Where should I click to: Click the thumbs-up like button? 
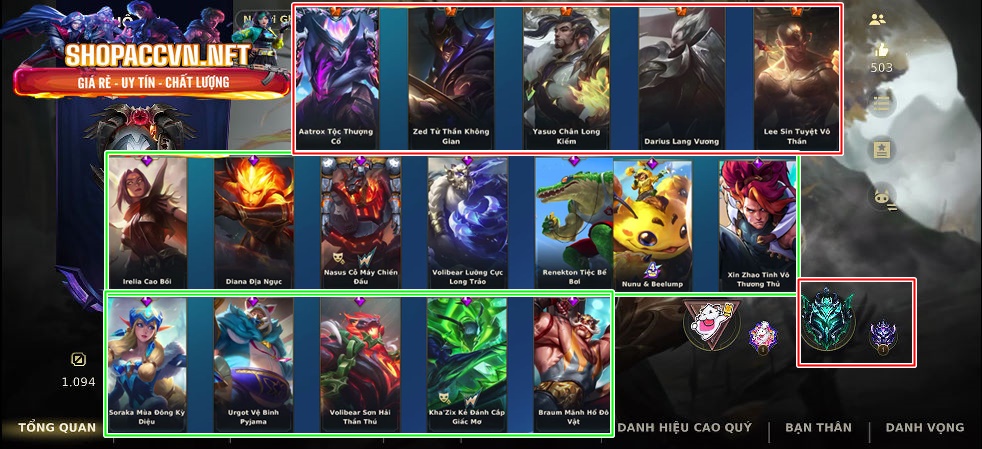[881, 50]
